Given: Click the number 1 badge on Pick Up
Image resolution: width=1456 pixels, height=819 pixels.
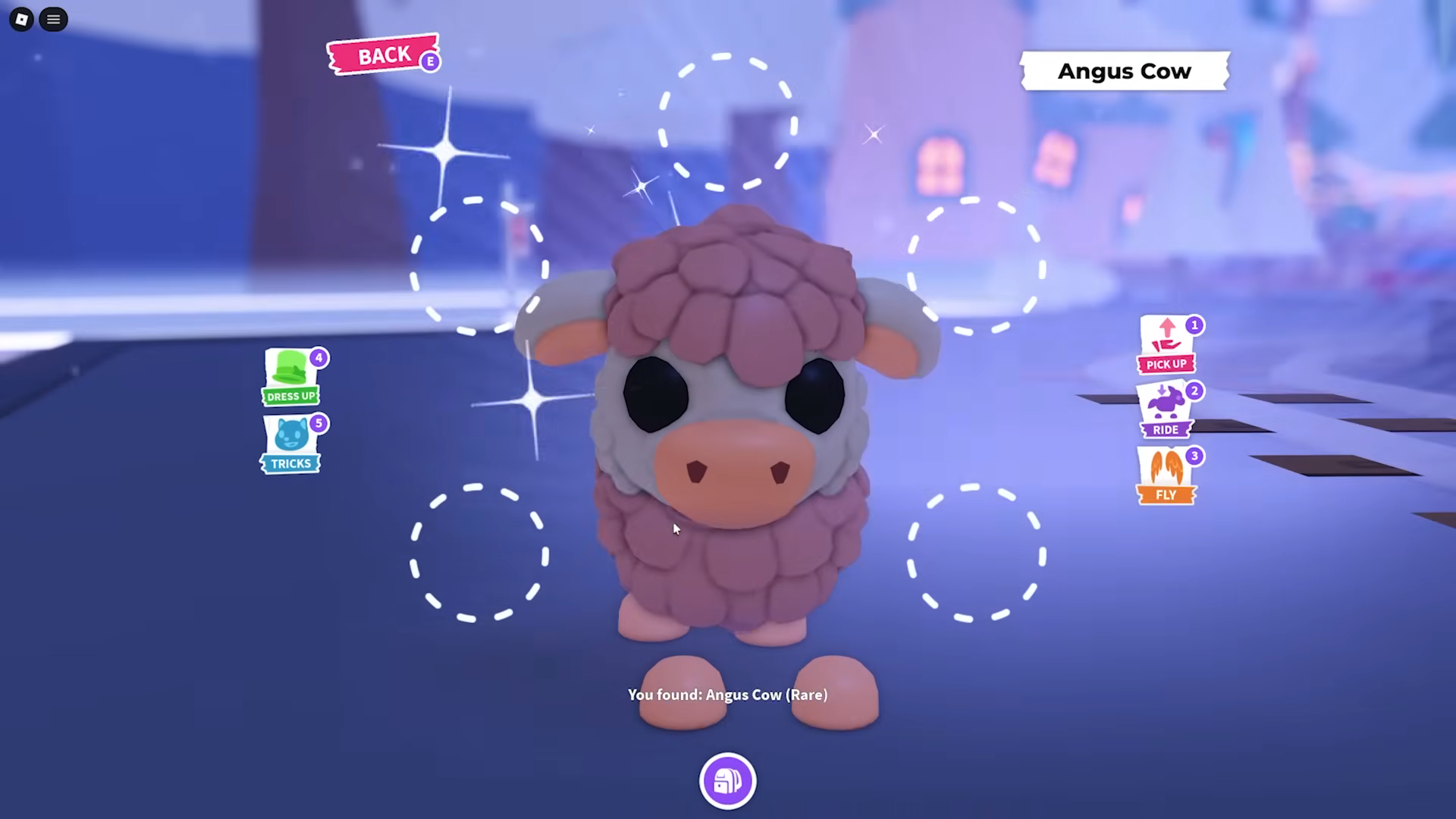Looking at the screenshot, I should [x=1193, y=325].
